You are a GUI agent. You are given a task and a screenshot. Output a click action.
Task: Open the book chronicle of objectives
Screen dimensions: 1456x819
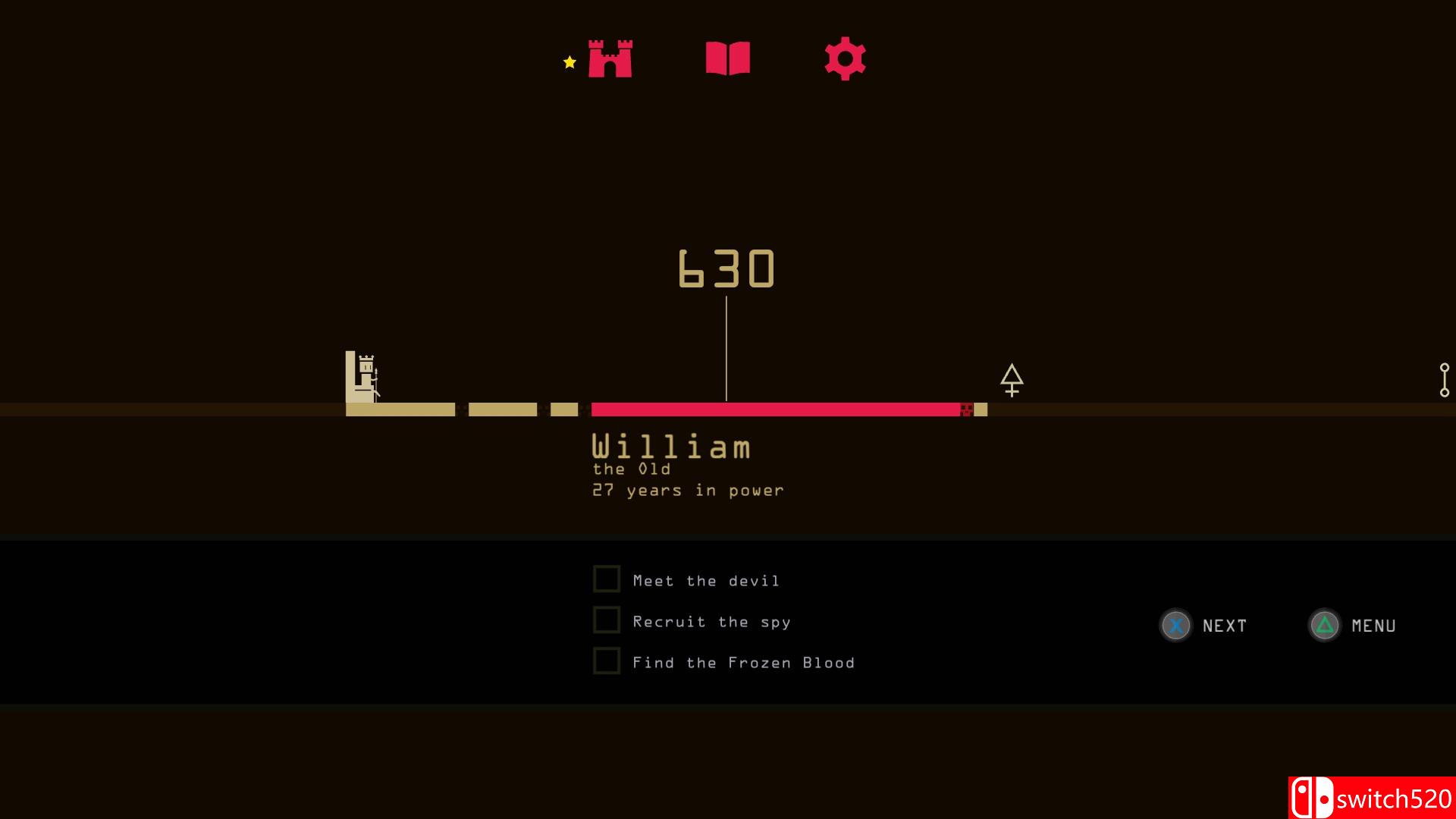point(728,58)
